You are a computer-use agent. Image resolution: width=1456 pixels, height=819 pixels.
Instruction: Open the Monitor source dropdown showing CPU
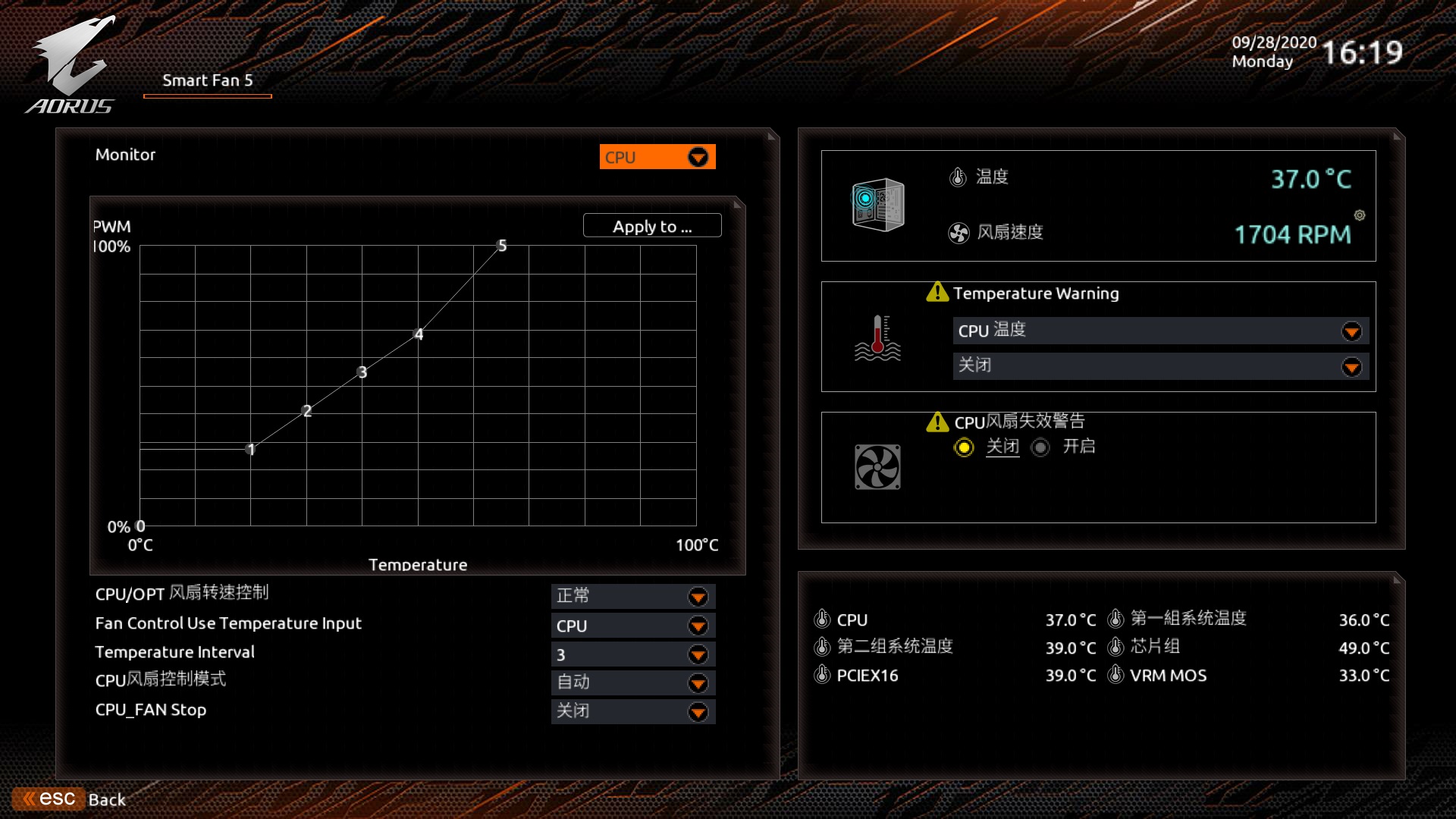[x=656, y=157]
